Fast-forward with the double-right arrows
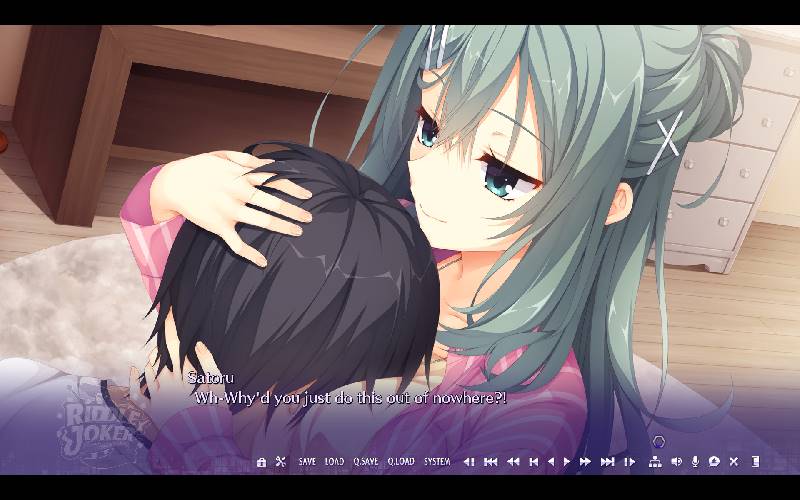This screenshot has width=800, height=500. 586,462
